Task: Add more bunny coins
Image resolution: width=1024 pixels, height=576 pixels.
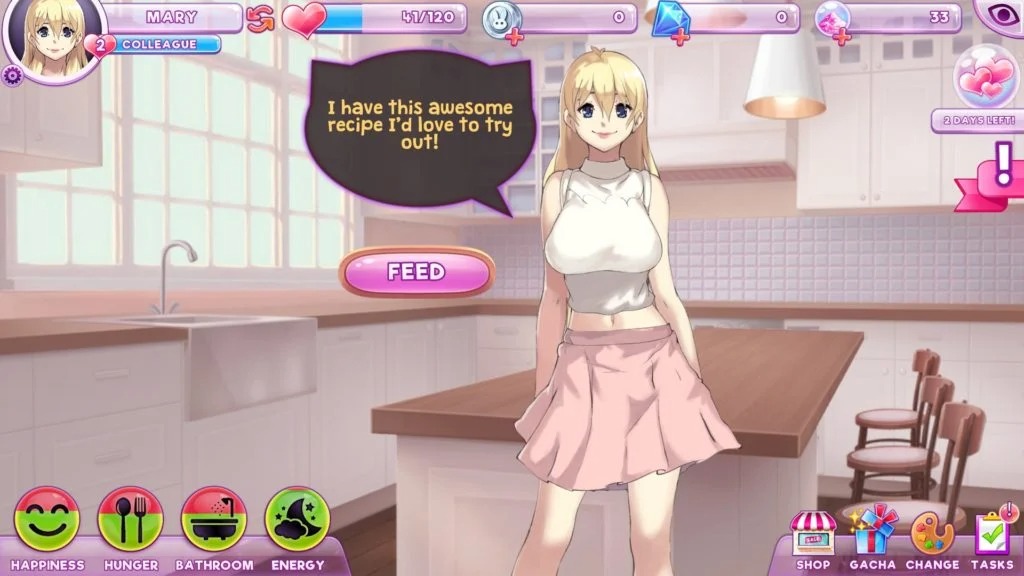Action: click(515, 38)
